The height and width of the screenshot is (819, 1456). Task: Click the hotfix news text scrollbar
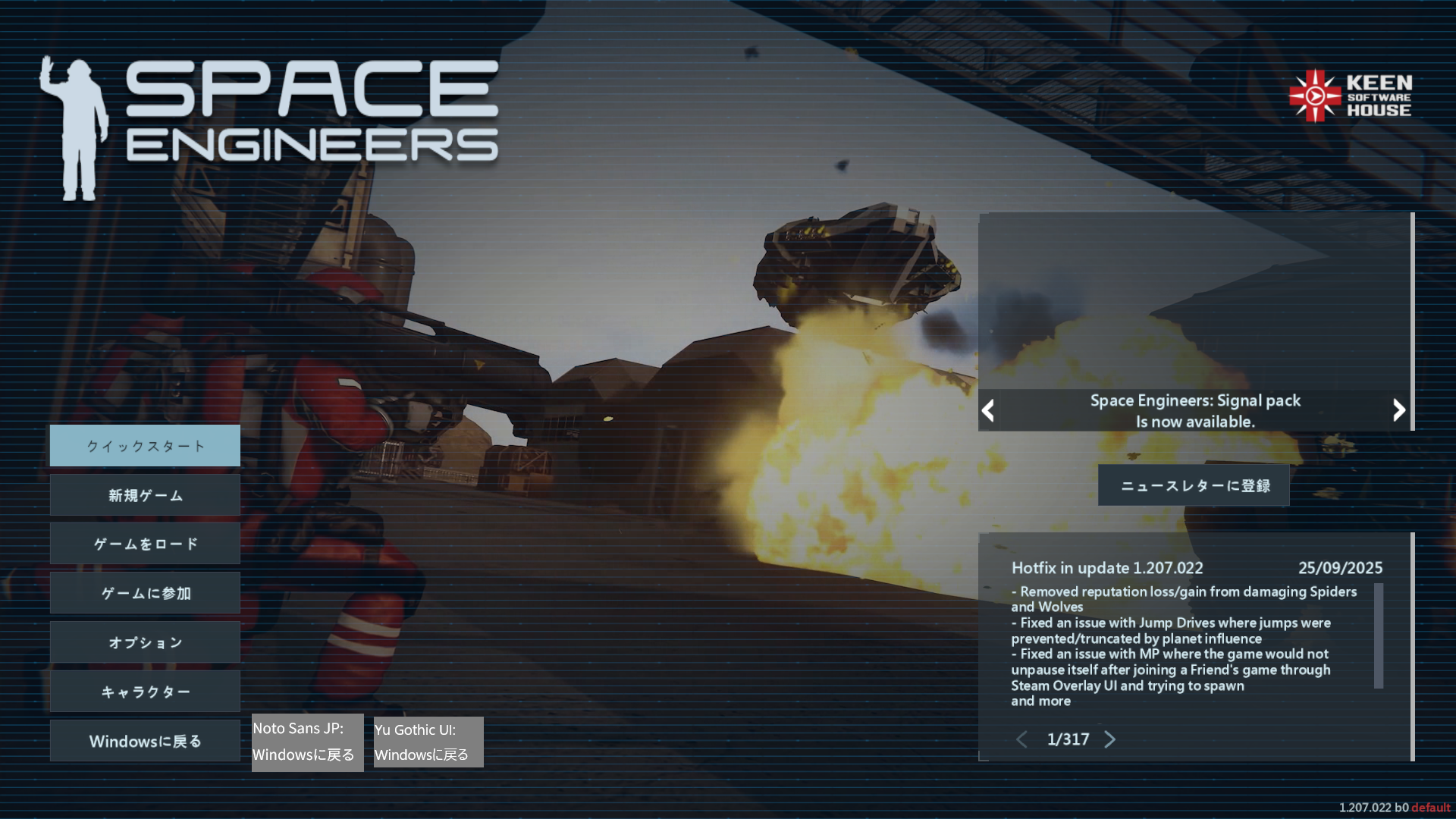tap(1379, 635)
